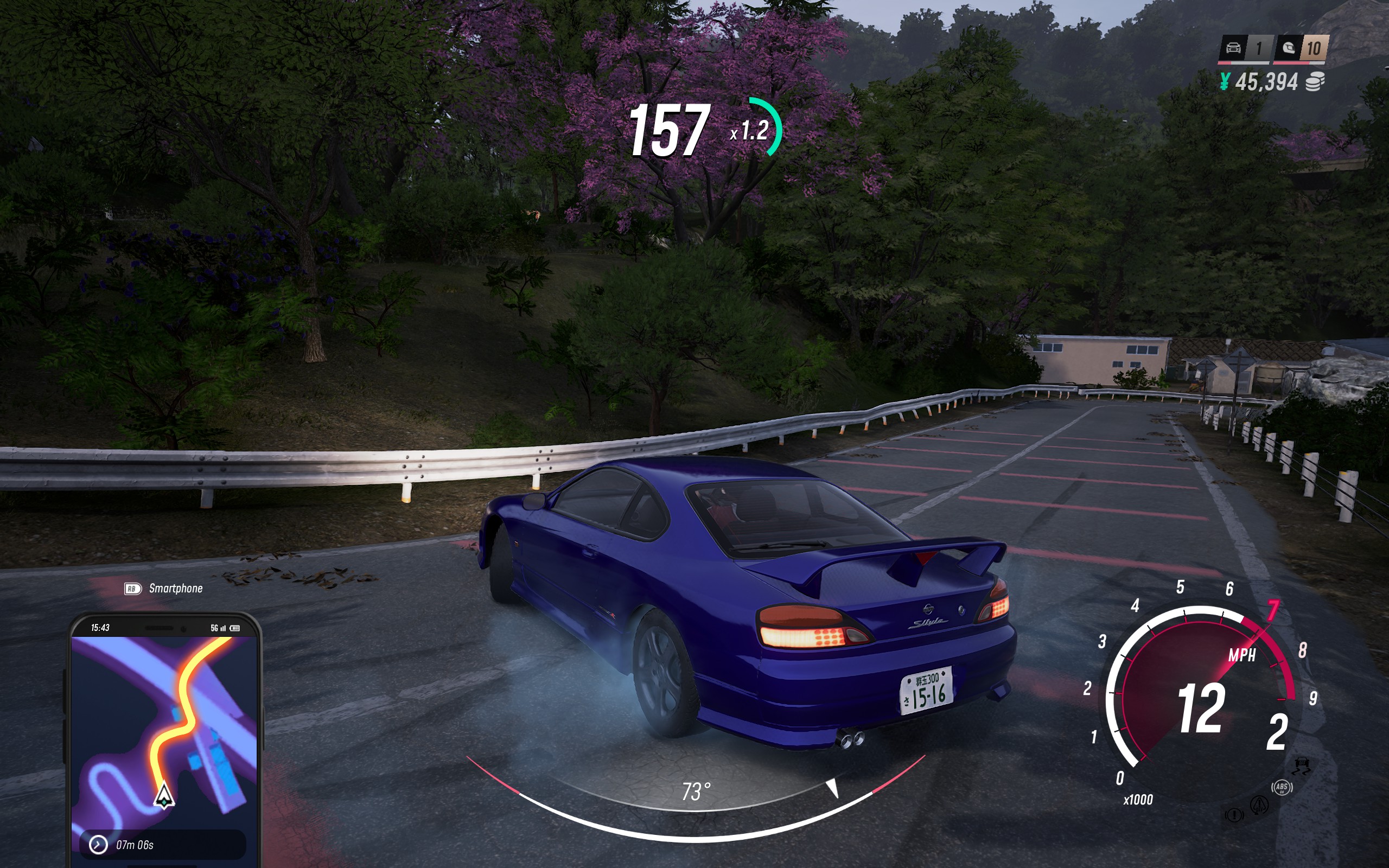This screenshot has width=1389, height=868.
Task: Expand the 07m 06s timer entry
Action: (160, 845)
